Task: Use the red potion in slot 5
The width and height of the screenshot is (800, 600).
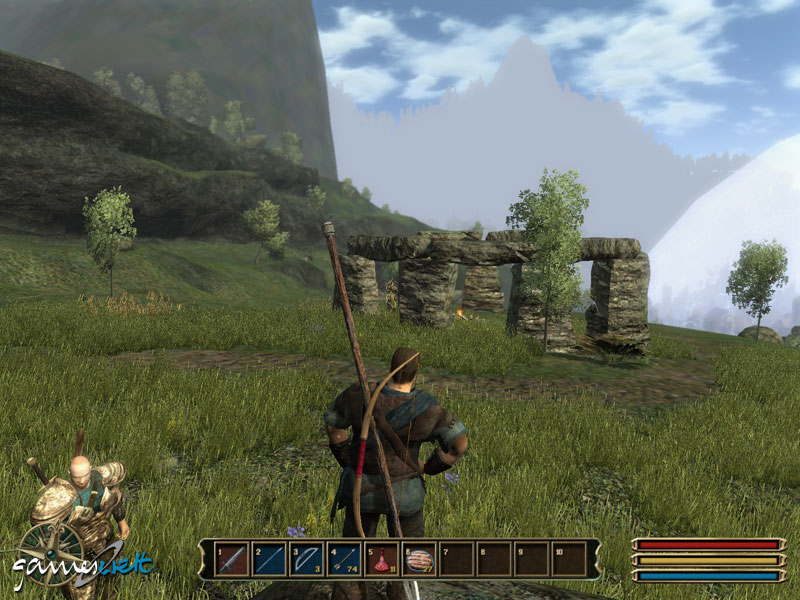Action: click(382, 560)
